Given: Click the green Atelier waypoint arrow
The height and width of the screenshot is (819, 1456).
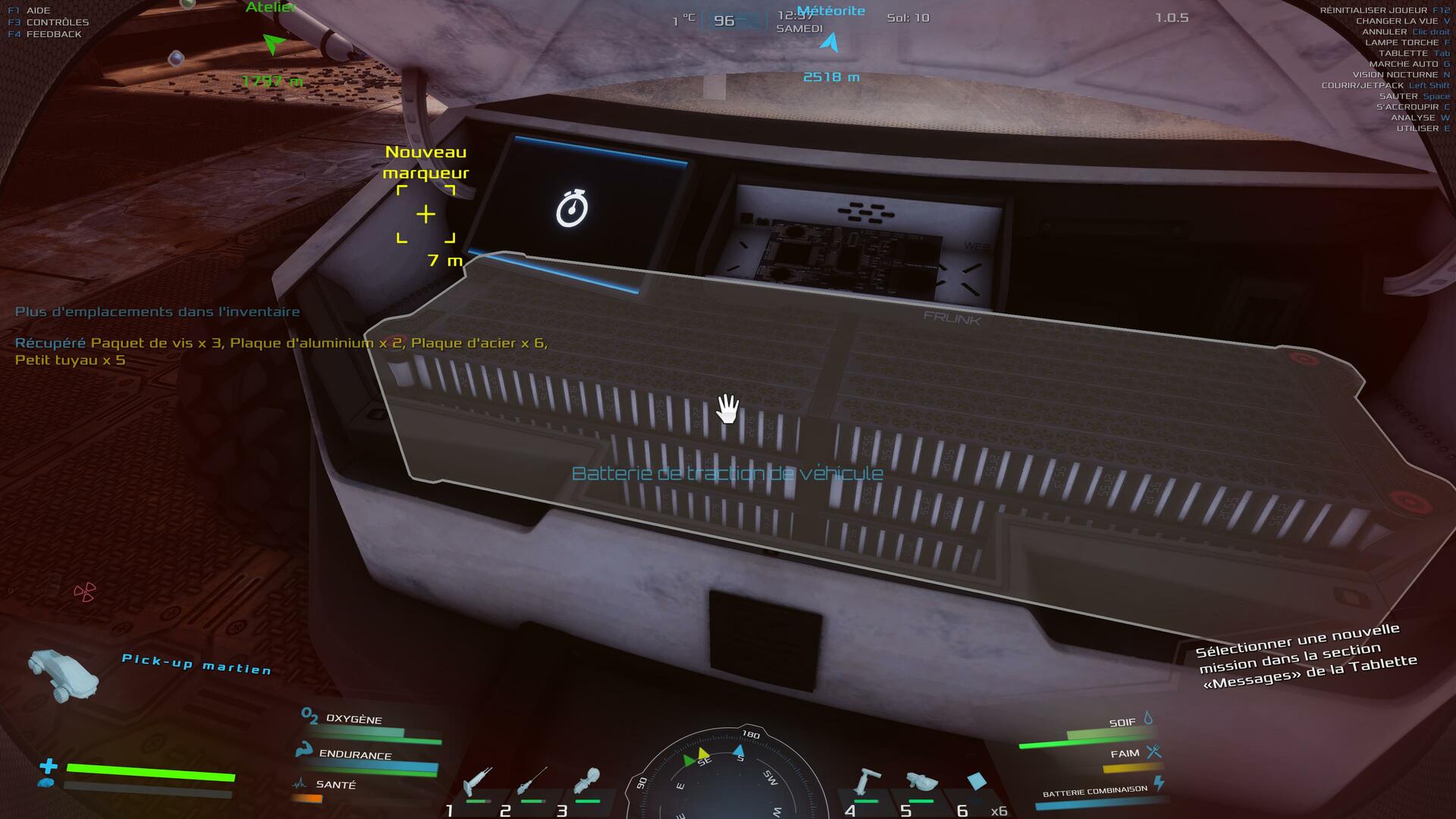Looking at the screenshot, I should pos(274,44).
